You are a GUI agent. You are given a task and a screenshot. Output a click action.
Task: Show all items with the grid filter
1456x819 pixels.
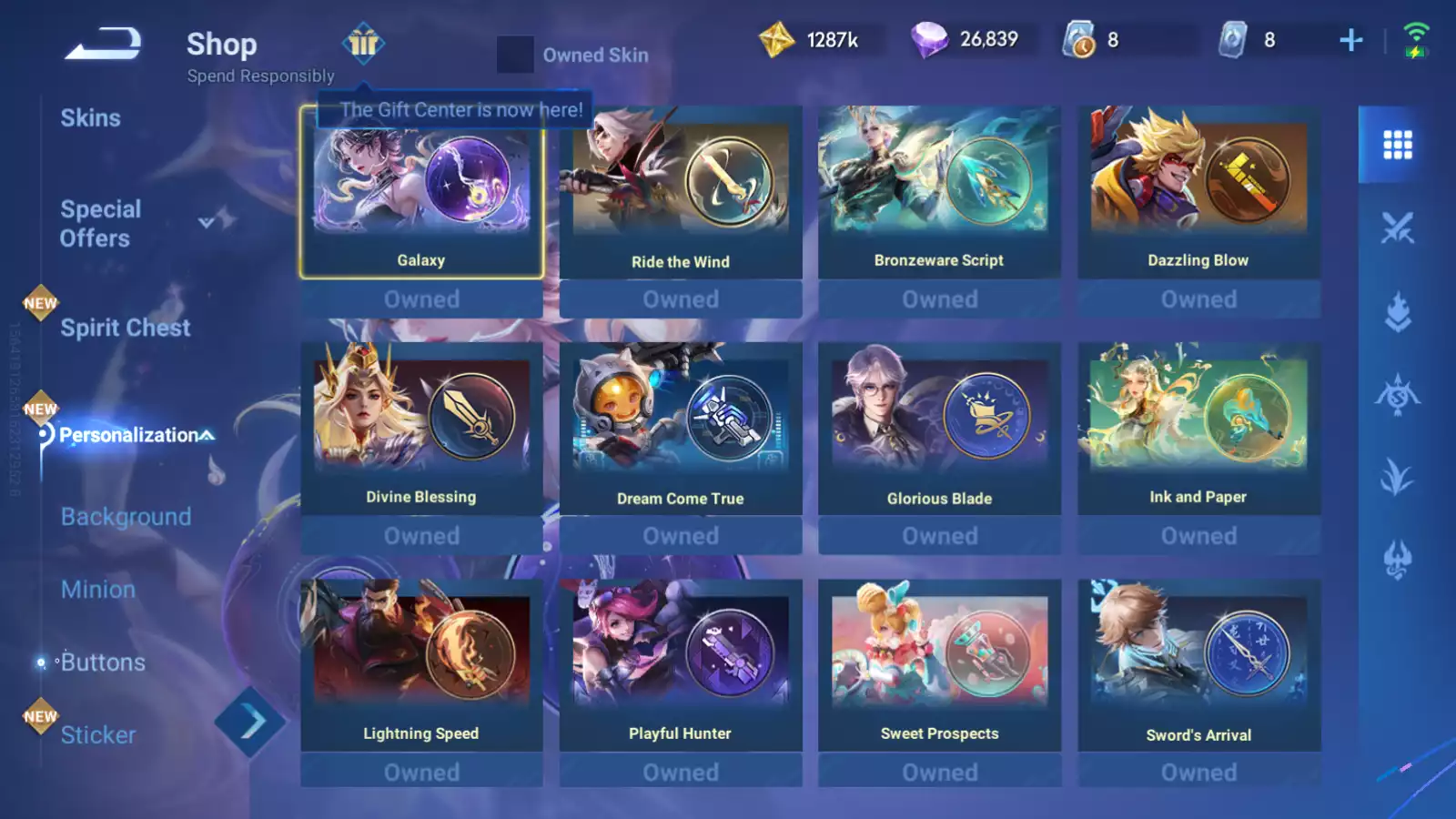tap(1397, 145)
